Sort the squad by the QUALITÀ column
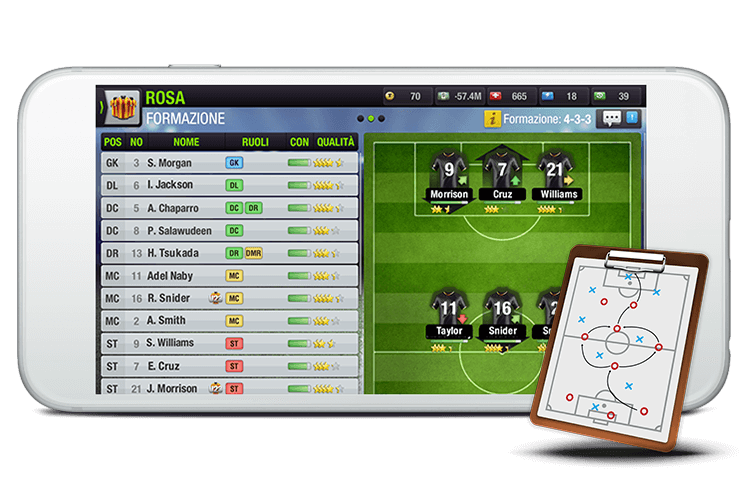The width and height of the screenshot is (750, 500). [x=336, y=141]
